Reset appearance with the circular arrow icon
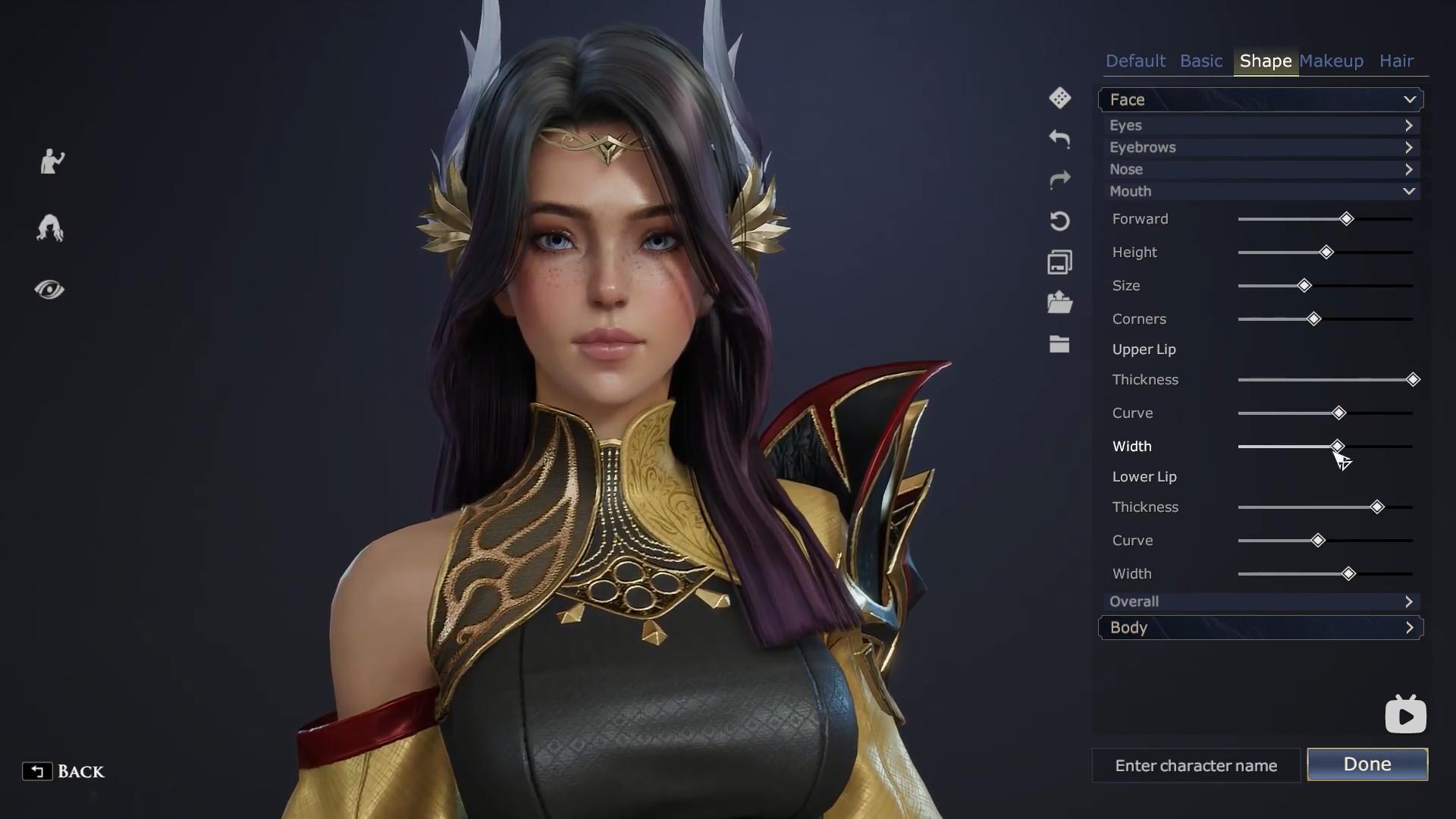Viewport: 1456px width, 819px height. 1059,221
